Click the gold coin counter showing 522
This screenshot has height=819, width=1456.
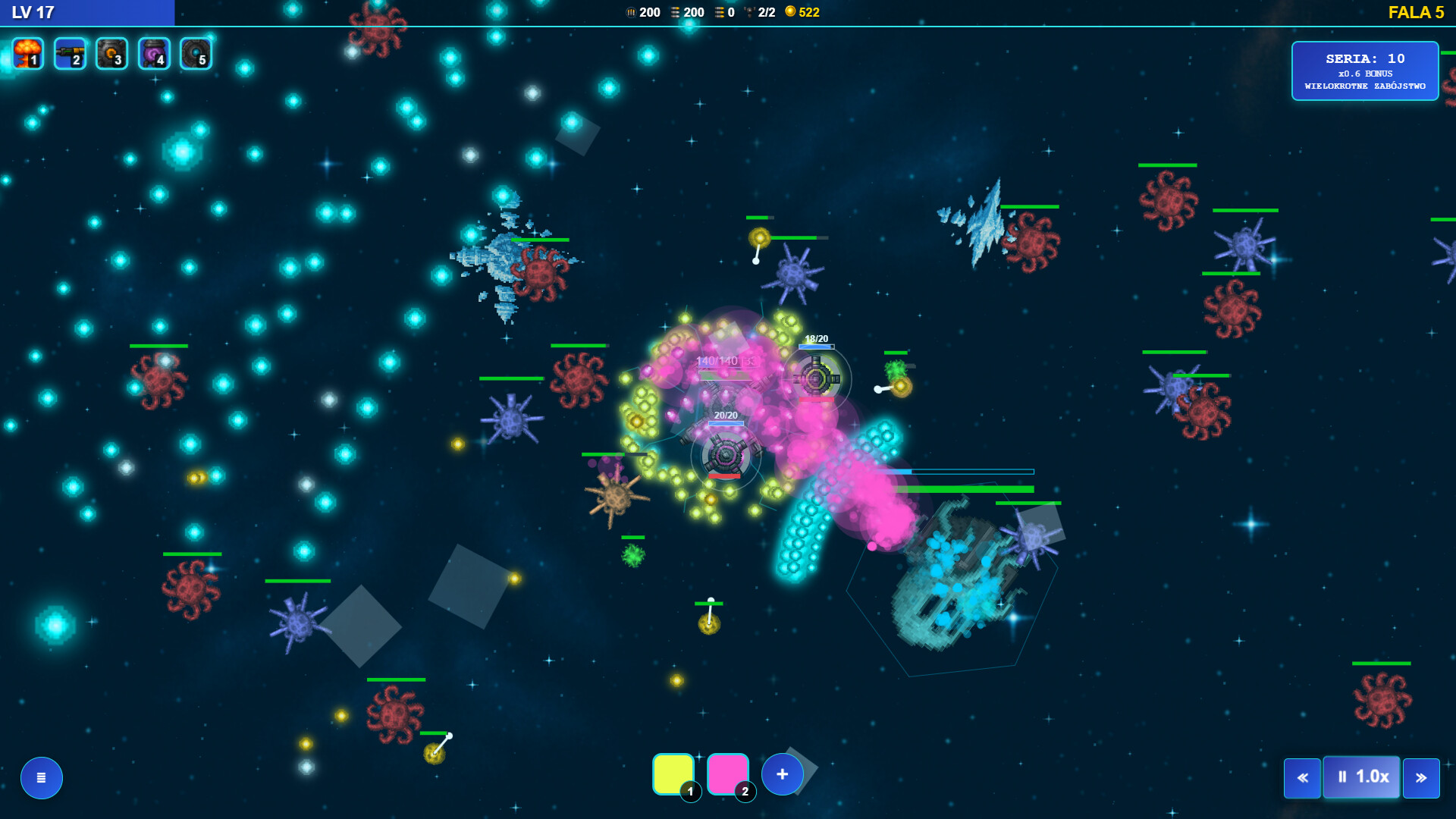click(800, 12)
